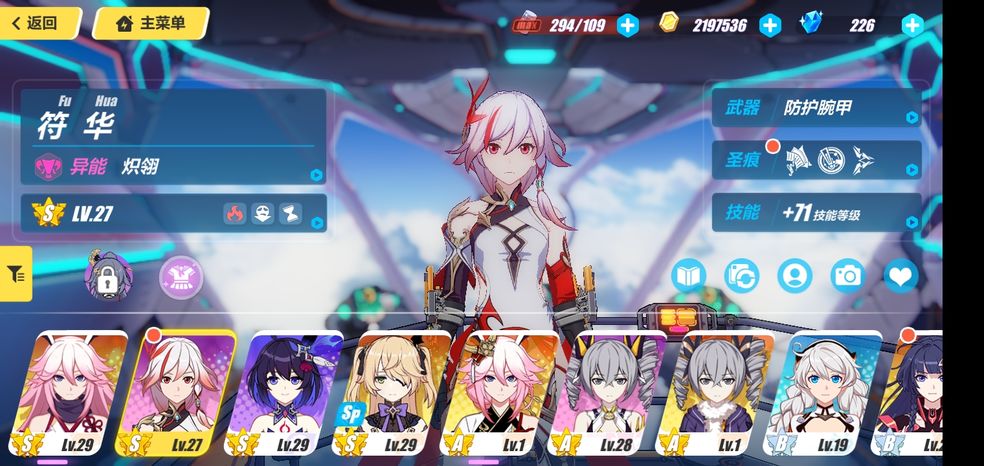This screenshot has height=466, width=984.
Task: Tap the plus button next to gold coins
Action: 770,25
